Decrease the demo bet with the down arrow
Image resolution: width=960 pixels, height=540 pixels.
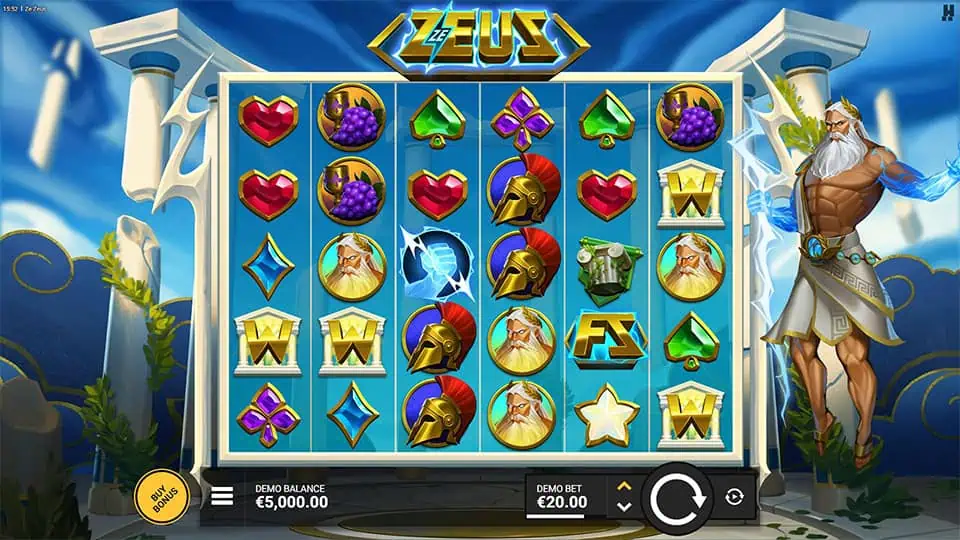624,507
